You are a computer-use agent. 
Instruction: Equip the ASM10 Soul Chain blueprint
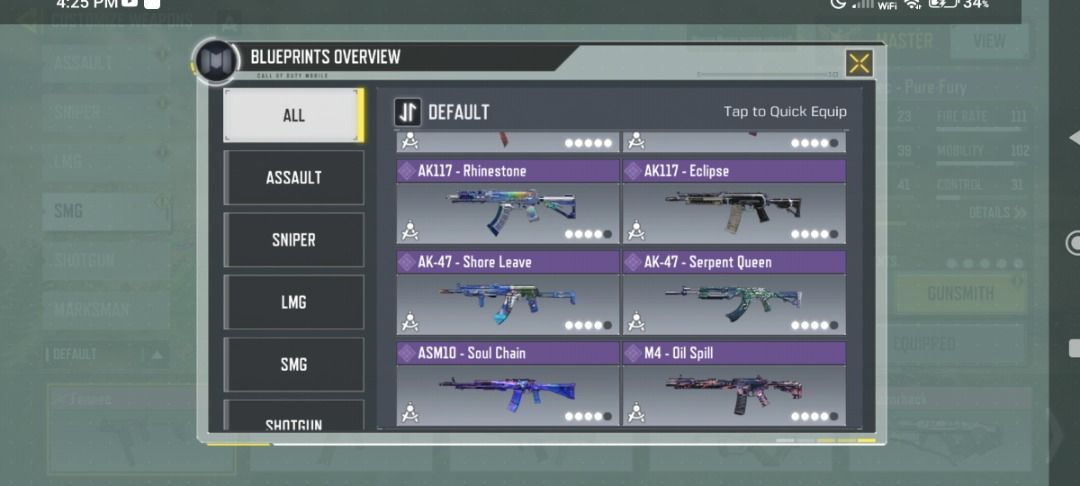click(x=508, y=385)
